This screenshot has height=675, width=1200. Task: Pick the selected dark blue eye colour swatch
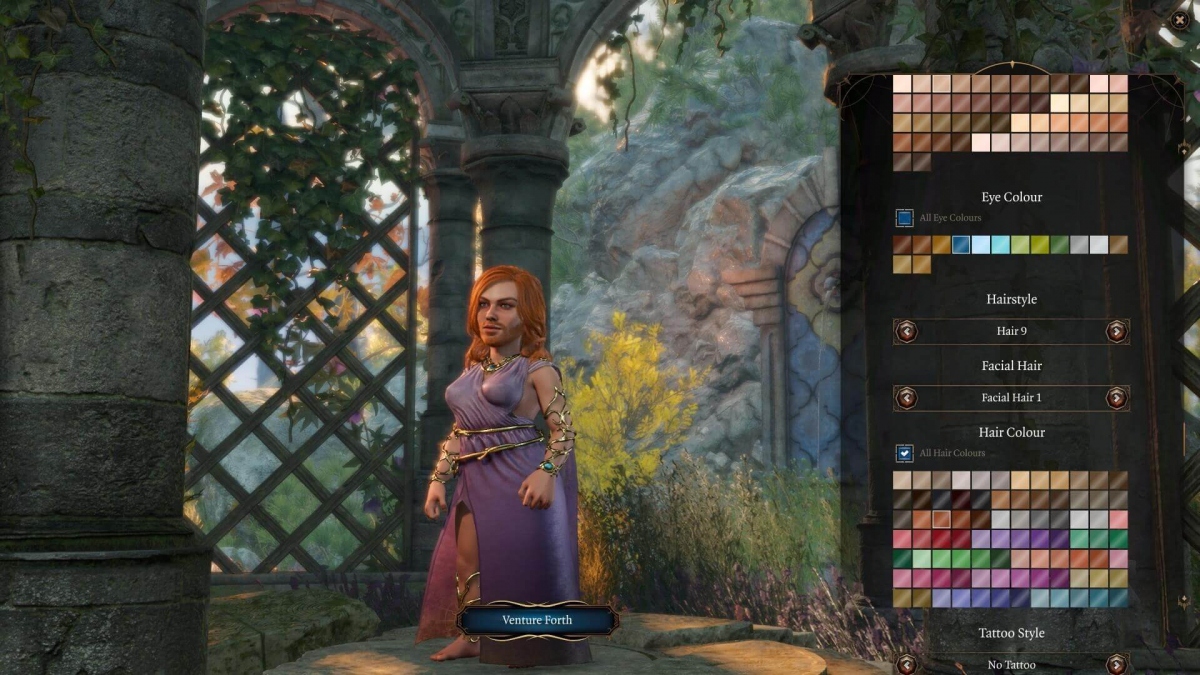(x=961, y=245)
